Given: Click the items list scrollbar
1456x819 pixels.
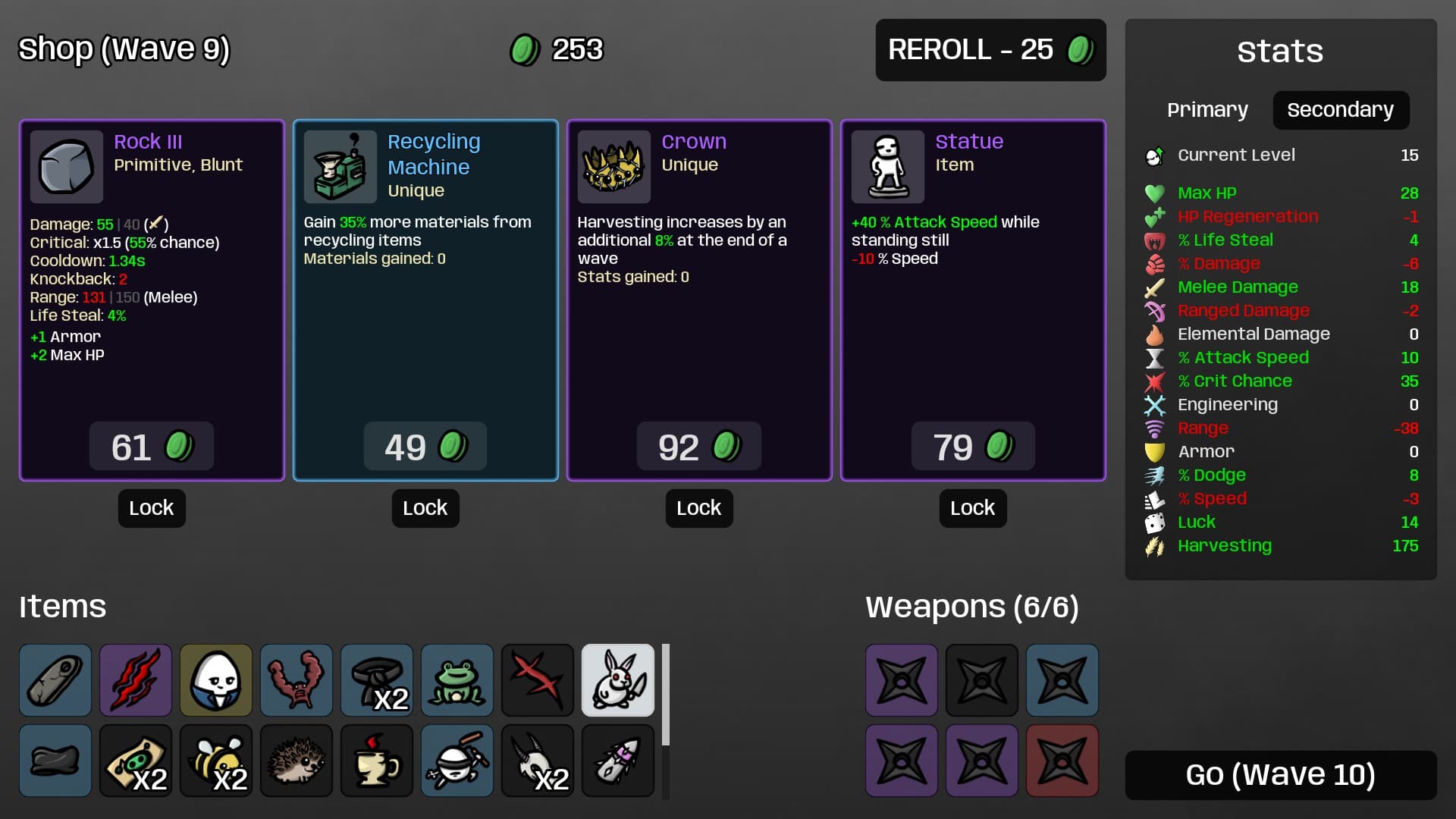Looking at the screenshot, I should tap(666, 694).
